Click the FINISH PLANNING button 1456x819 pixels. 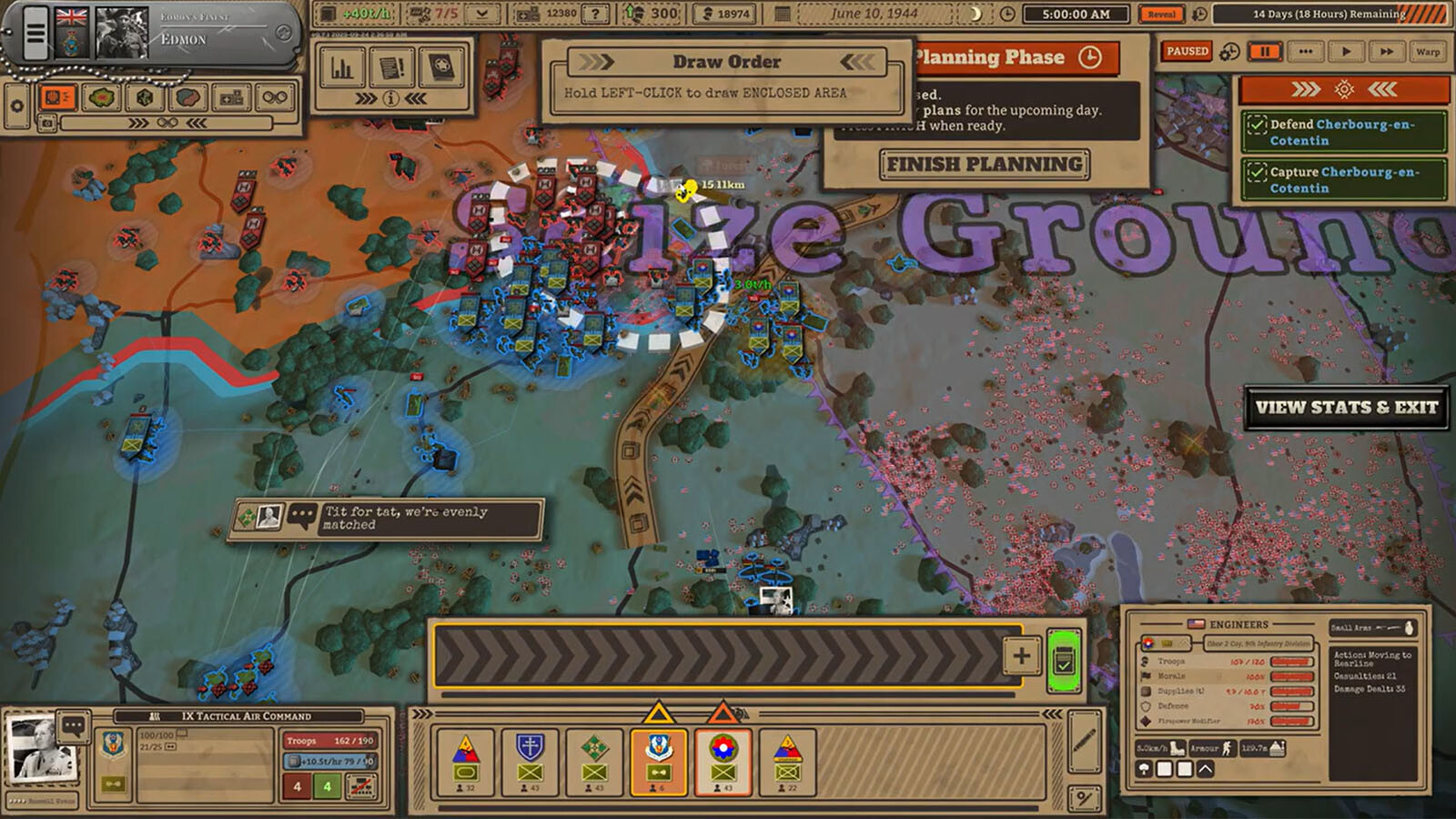[985, 165]
